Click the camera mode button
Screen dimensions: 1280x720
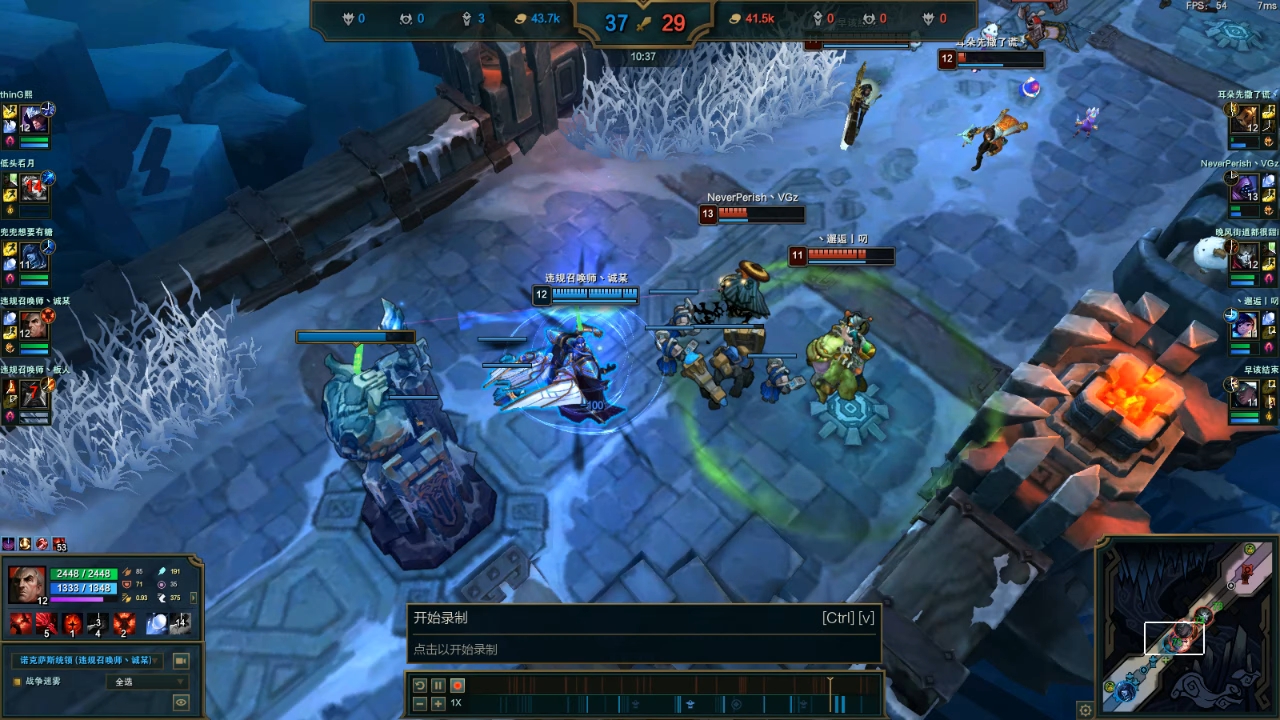coord(181,660)
